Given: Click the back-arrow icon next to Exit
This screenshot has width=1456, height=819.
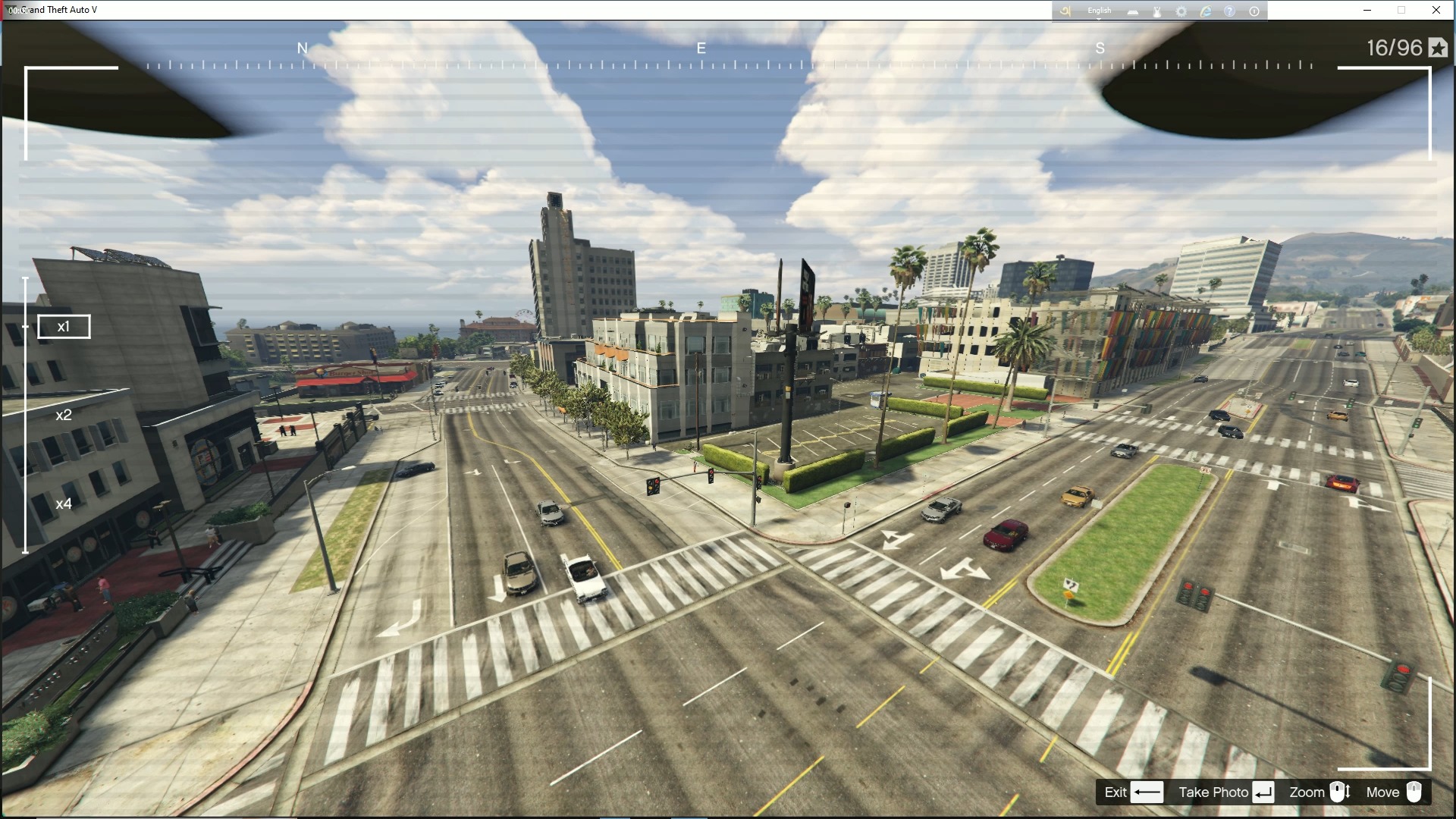Looking at the screenshot, I should (x=1145, y=792).
